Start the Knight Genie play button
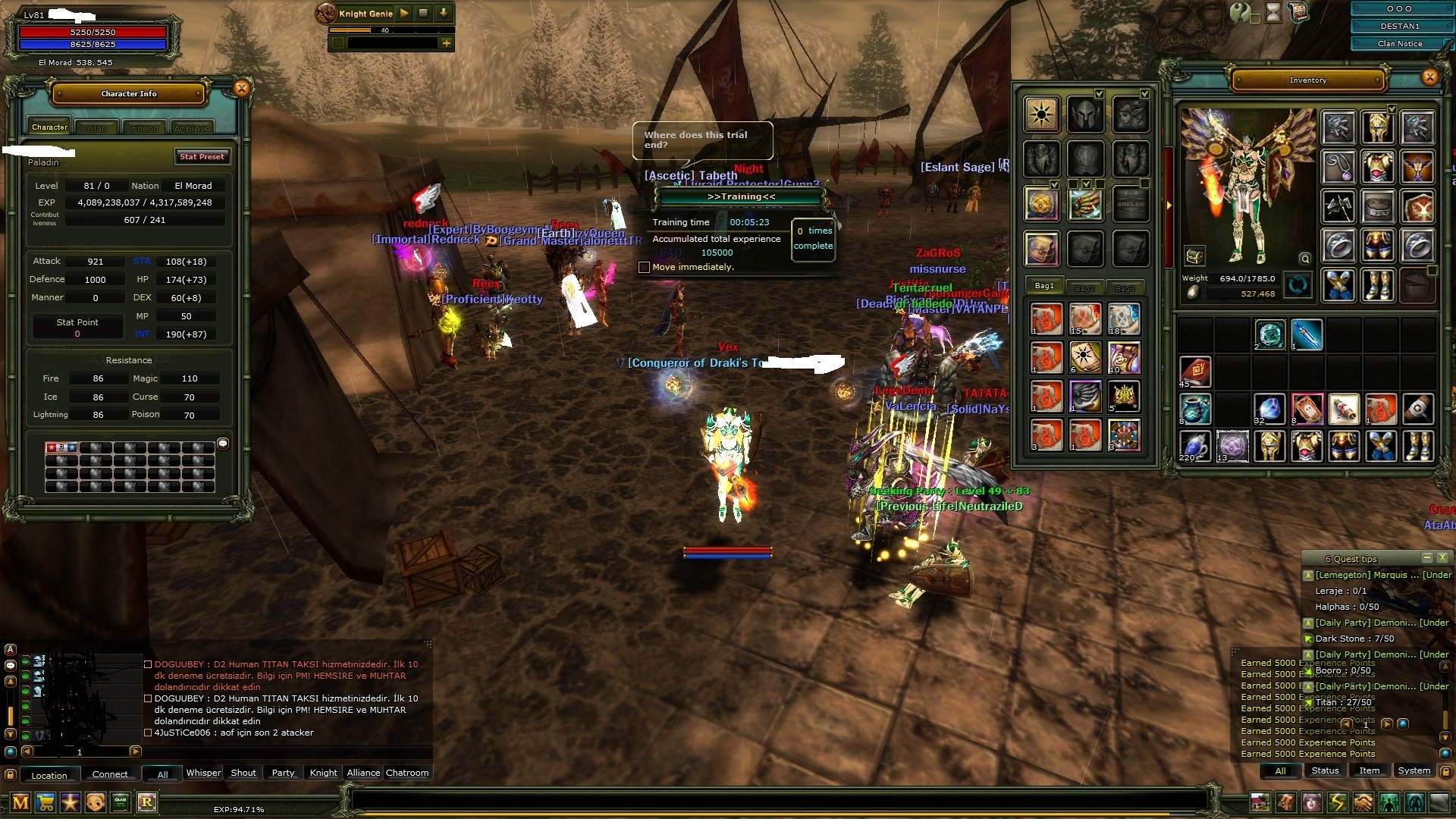Image resolution: width=1456 pixels, height=819 pixels. pyautogui.click(x=404, y=13)
